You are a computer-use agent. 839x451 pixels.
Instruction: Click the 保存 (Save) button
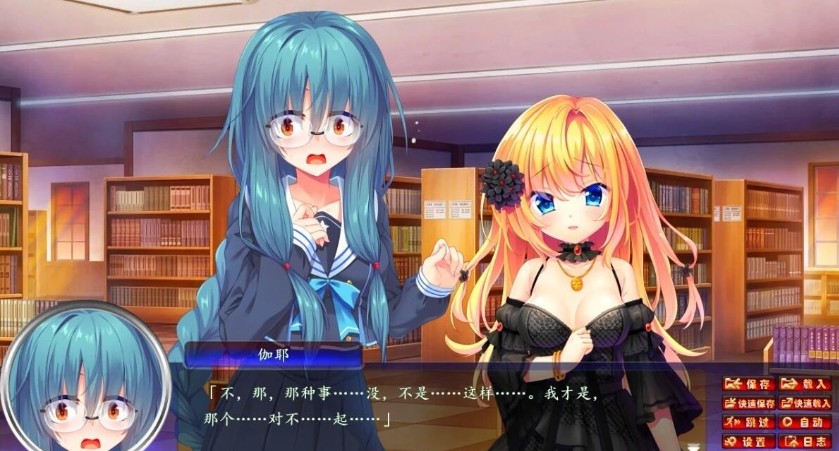tap(749, 384)
